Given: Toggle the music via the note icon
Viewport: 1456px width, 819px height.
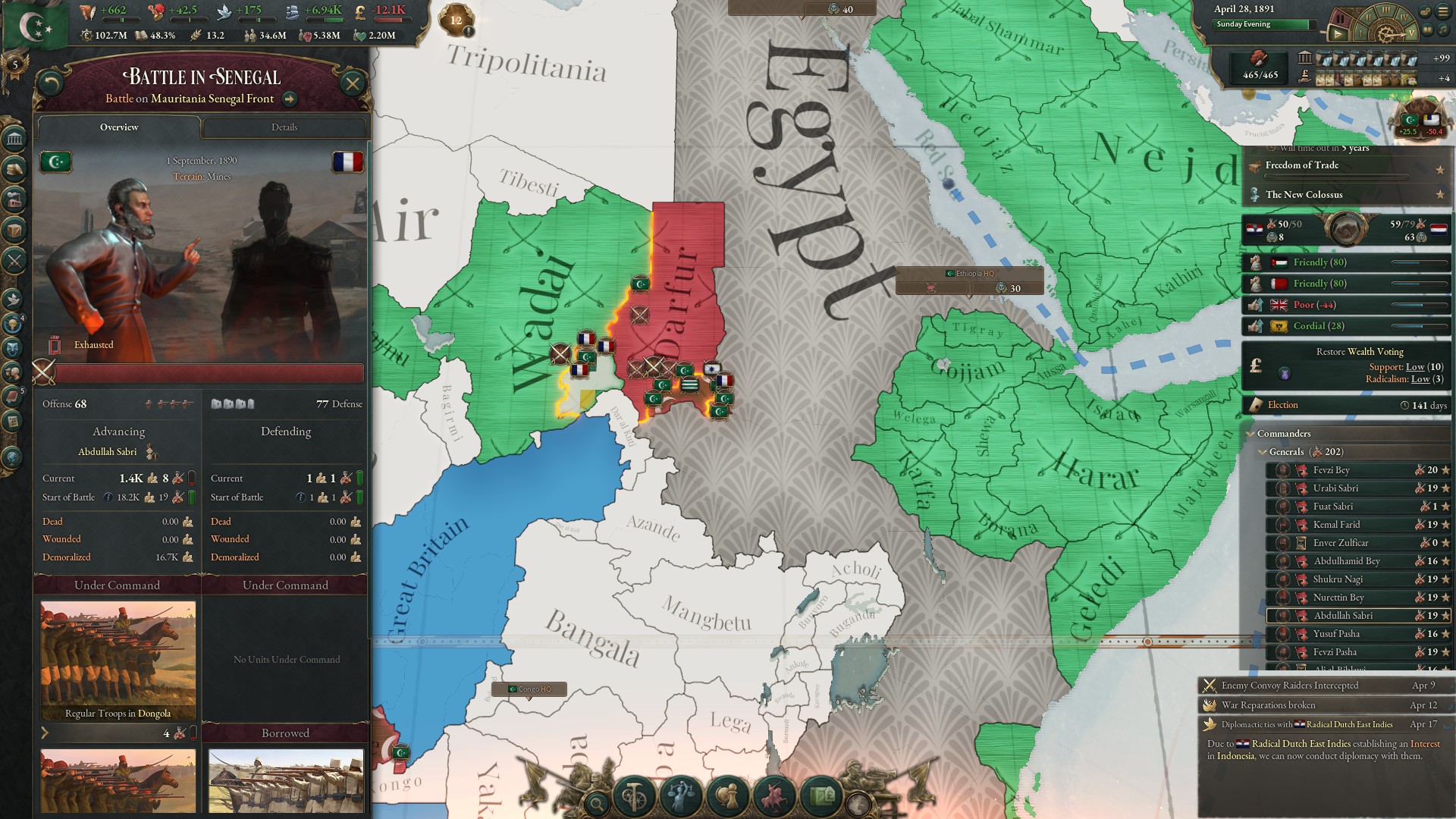Looking at the screenshot, I should tap(1443, 31).
